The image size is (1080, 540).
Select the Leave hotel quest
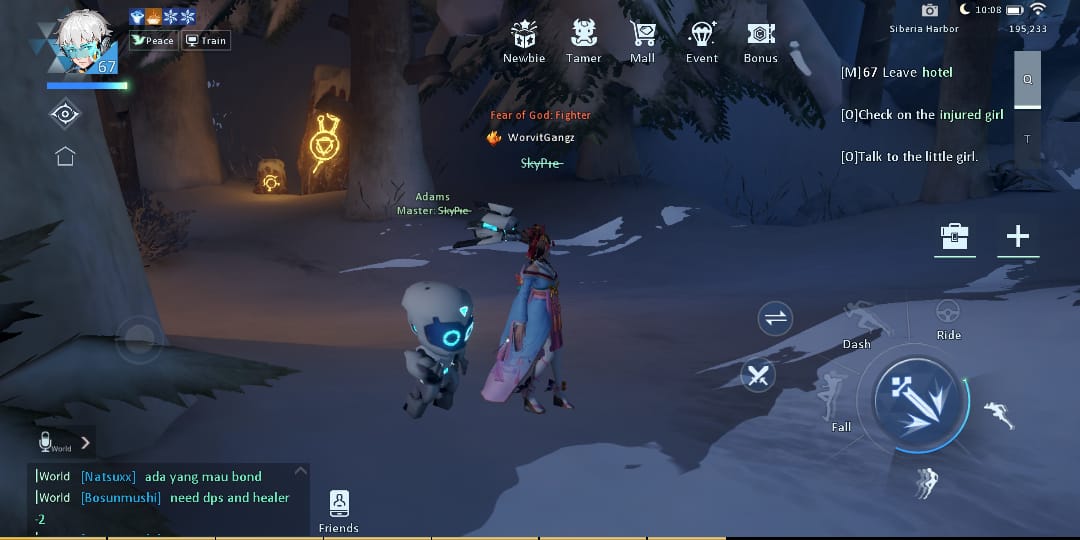tap(896, 72)
